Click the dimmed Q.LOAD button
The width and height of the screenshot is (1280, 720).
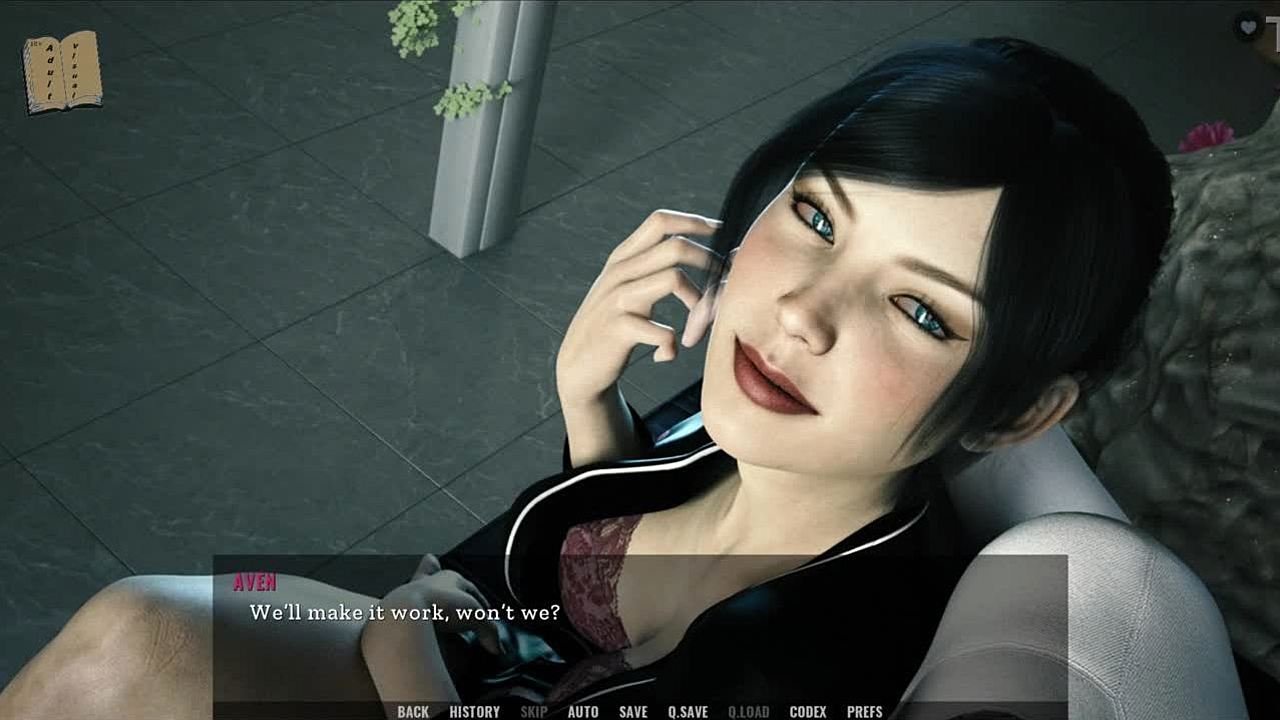click(x=749, y=712)
